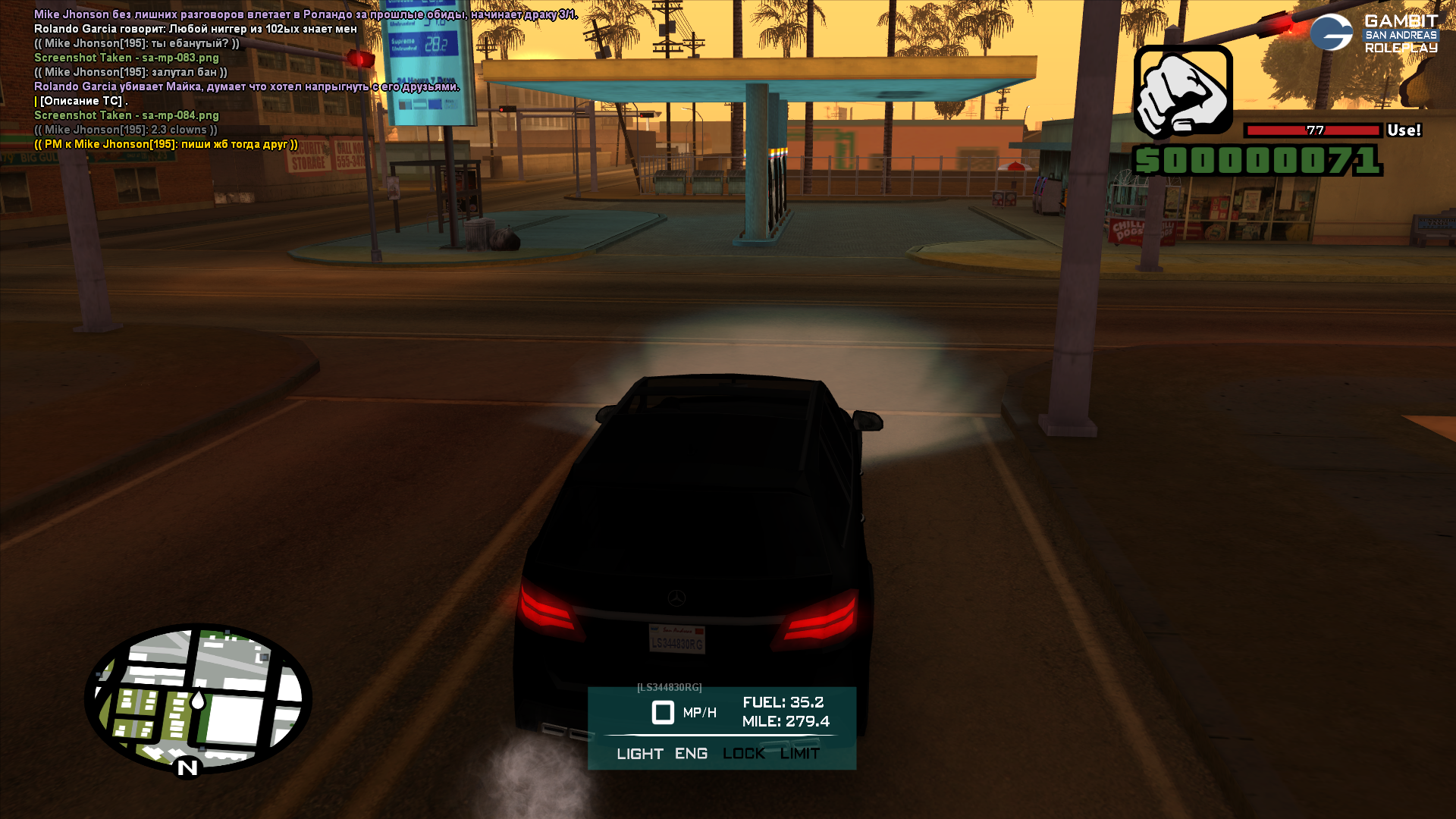Click the Gambit San Andreas Roleplay logo
This screenshot has width=1456, height=819.
[1374, 33]
